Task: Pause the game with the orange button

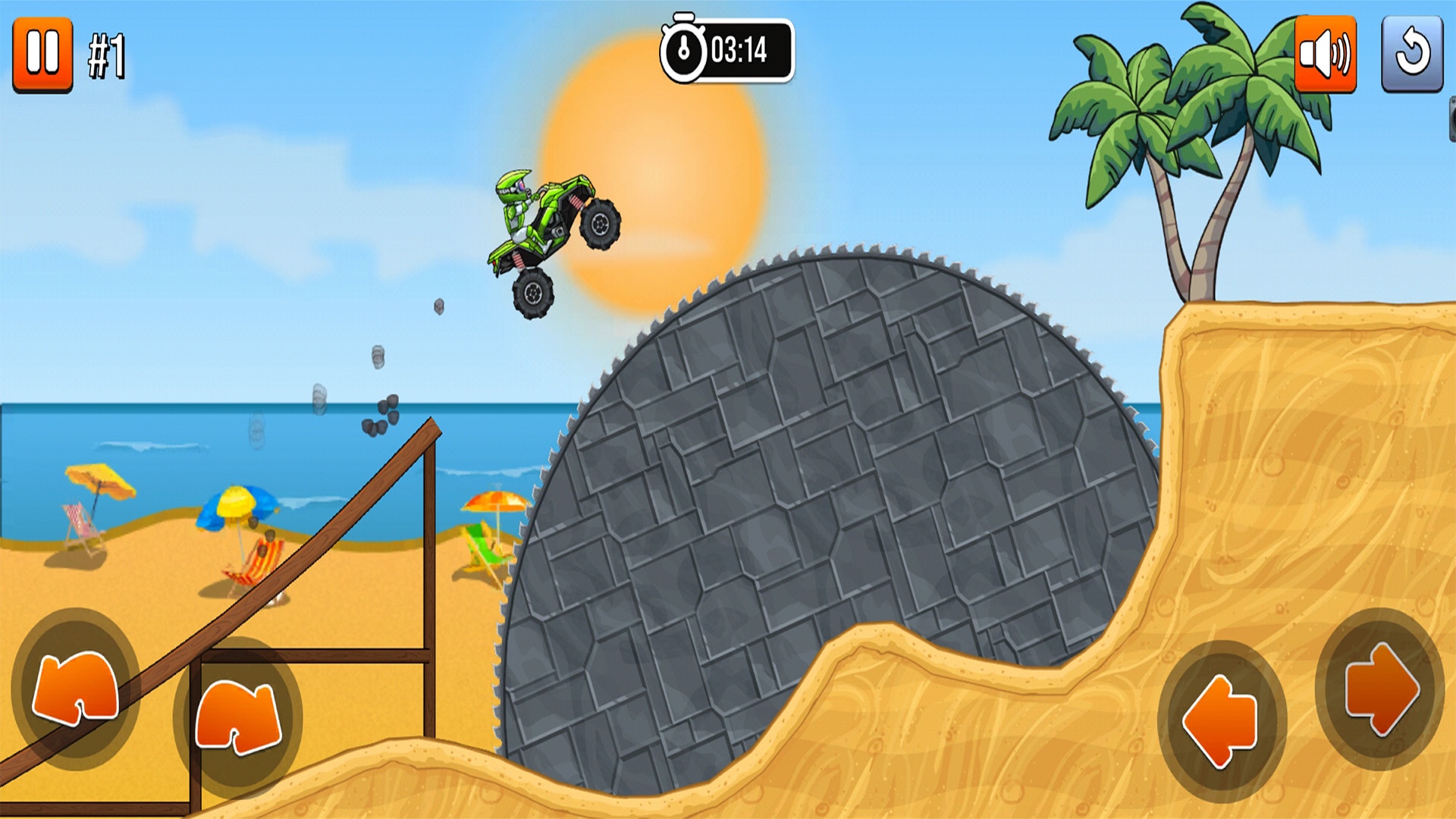Action: (x=42, y=55)
